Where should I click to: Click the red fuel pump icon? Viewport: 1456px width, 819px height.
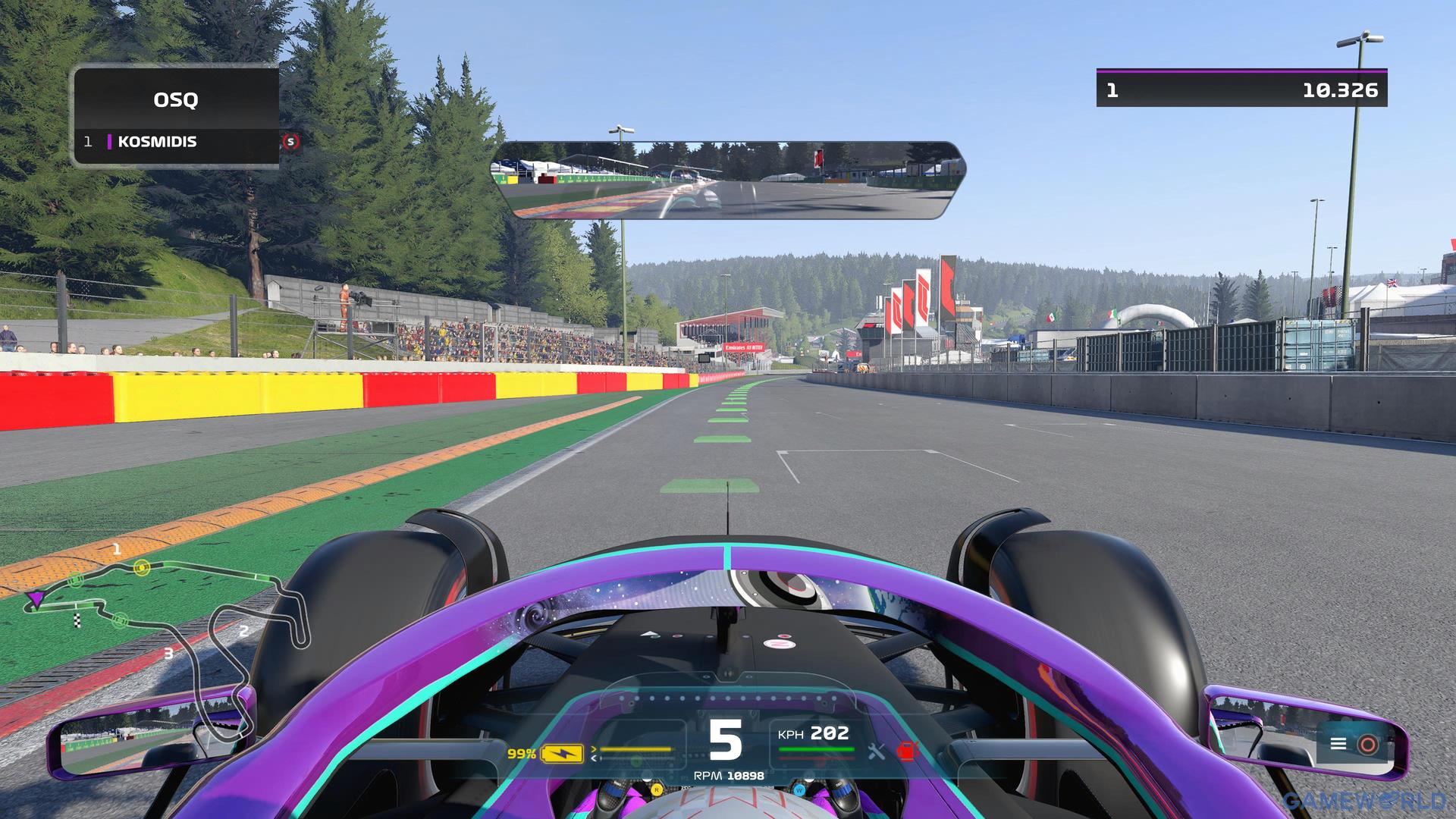tap(907, 752)
